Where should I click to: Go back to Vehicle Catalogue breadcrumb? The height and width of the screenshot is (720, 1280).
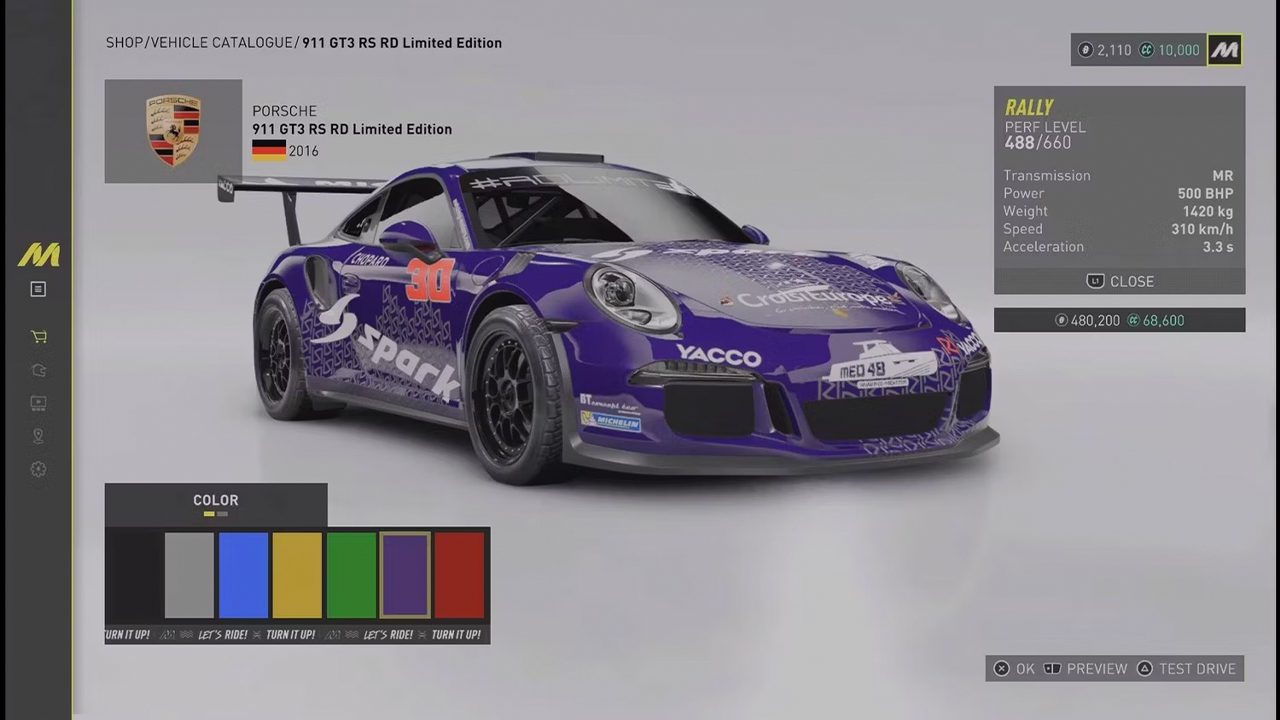[223, 43]
